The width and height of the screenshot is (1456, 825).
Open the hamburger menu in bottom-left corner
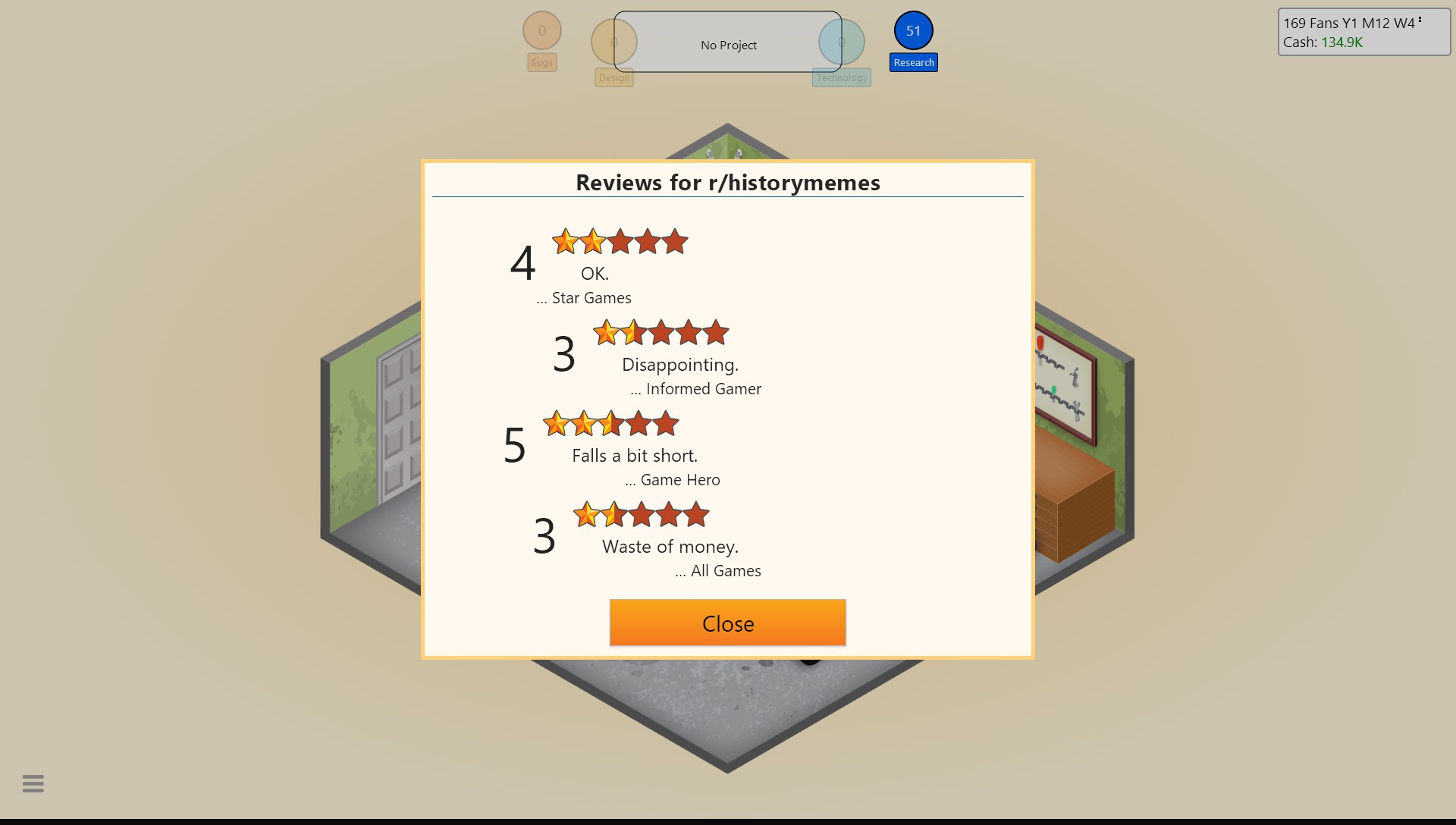pyautogui.click(x=33, y=783)
